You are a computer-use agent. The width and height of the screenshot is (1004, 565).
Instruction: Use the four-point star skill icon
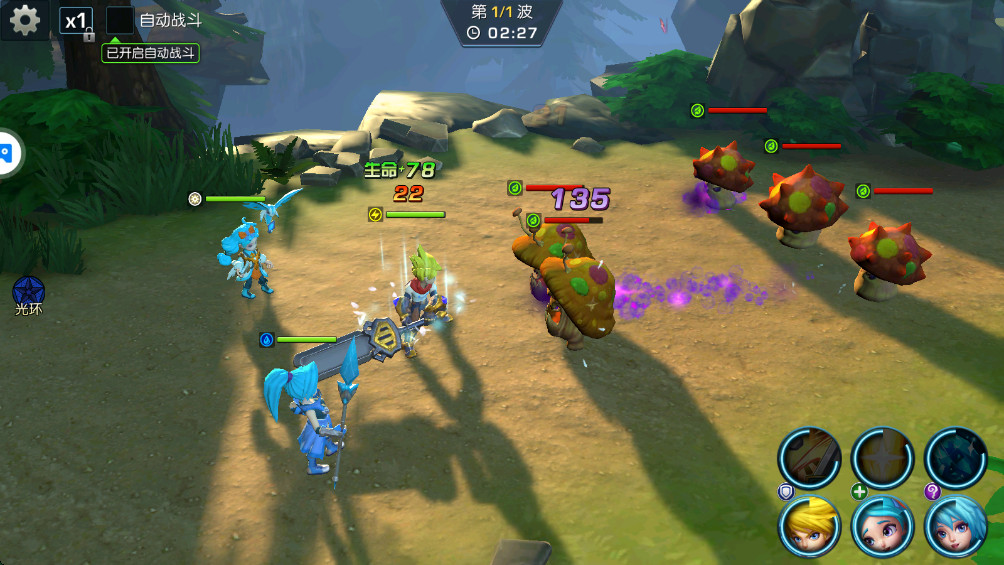click(x=883, y=458)
